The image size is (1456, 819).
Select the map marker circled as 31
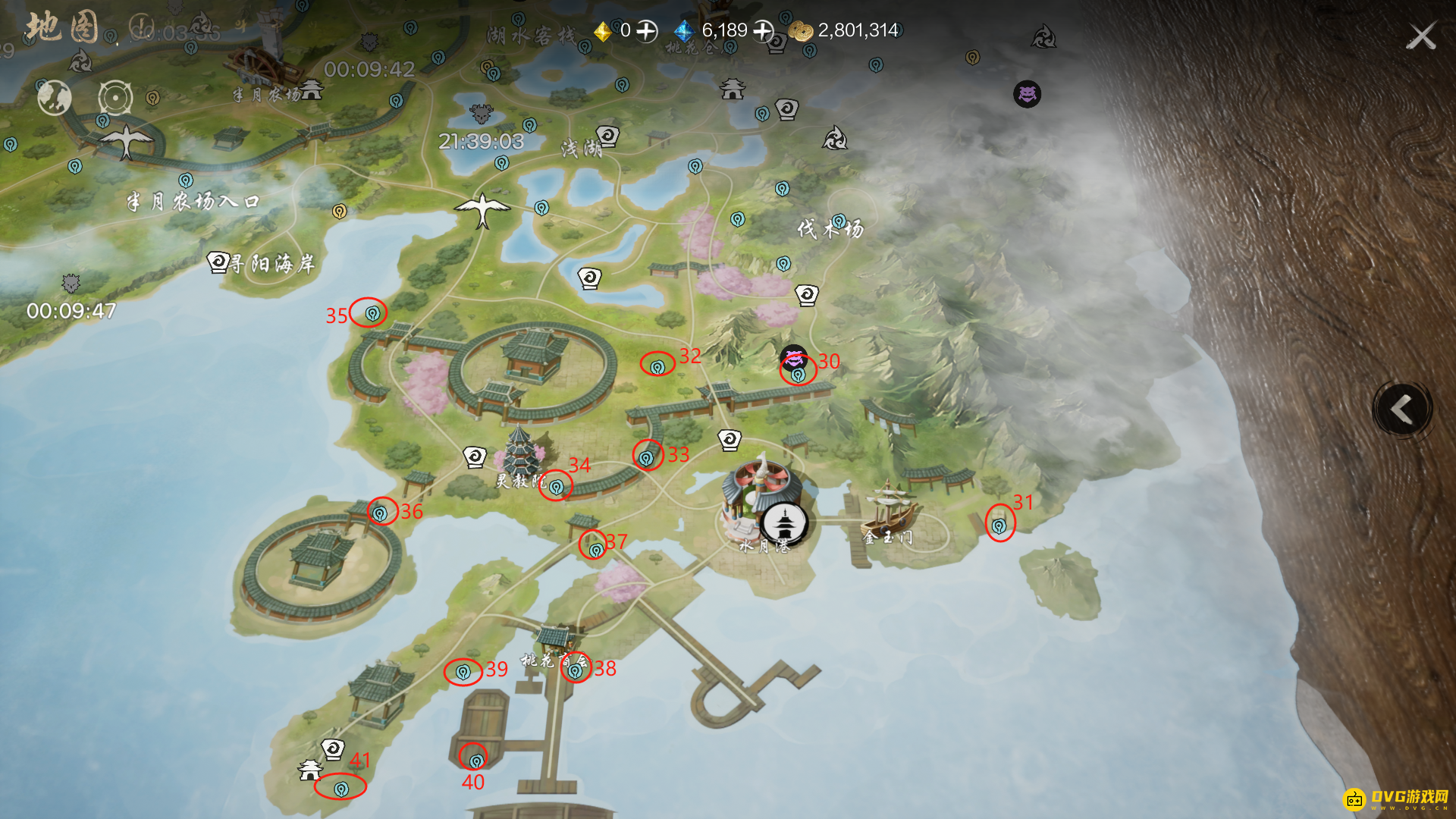(999, 525)
